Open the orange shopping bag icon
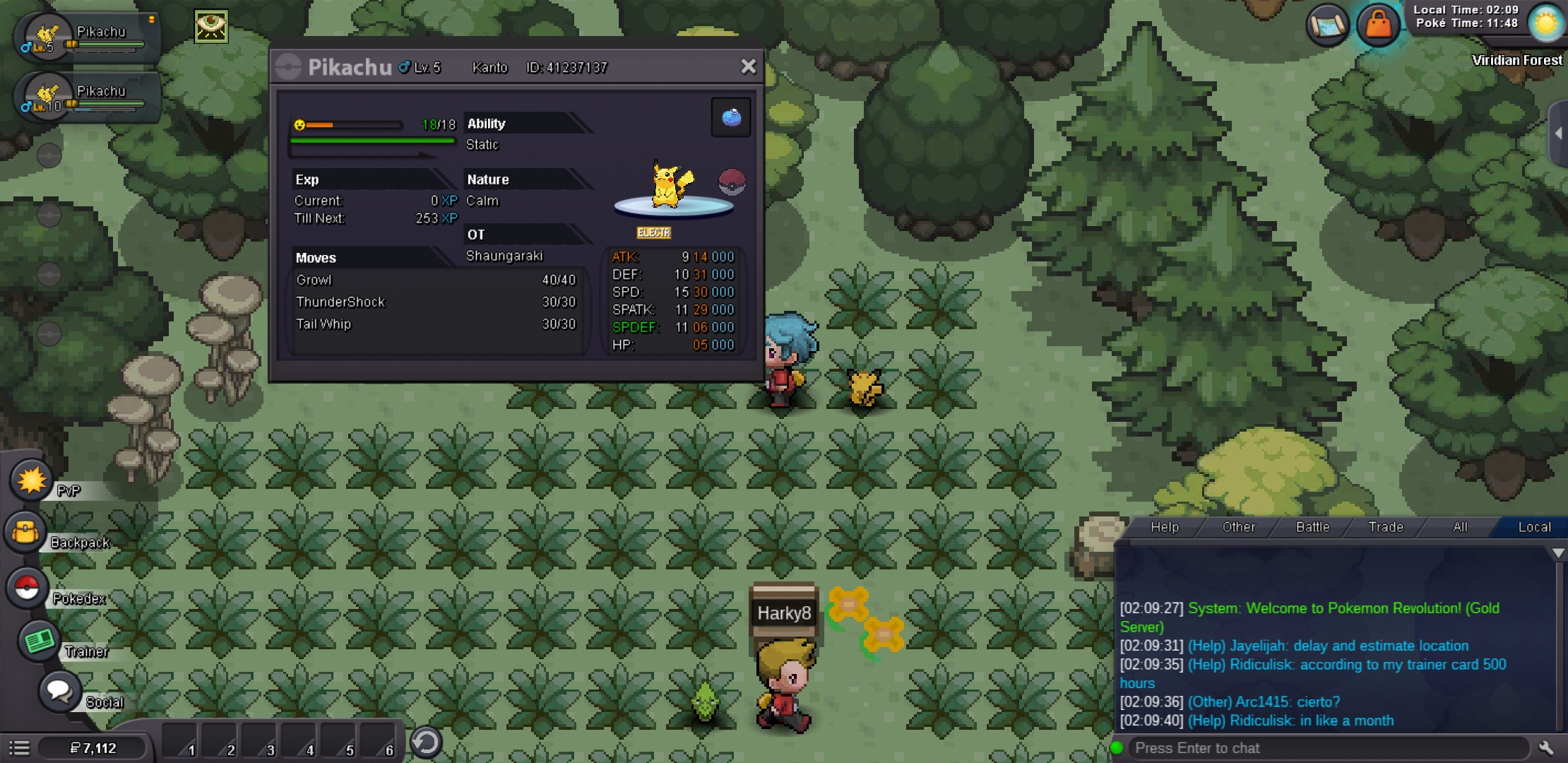 click(x=1378, y=25)
